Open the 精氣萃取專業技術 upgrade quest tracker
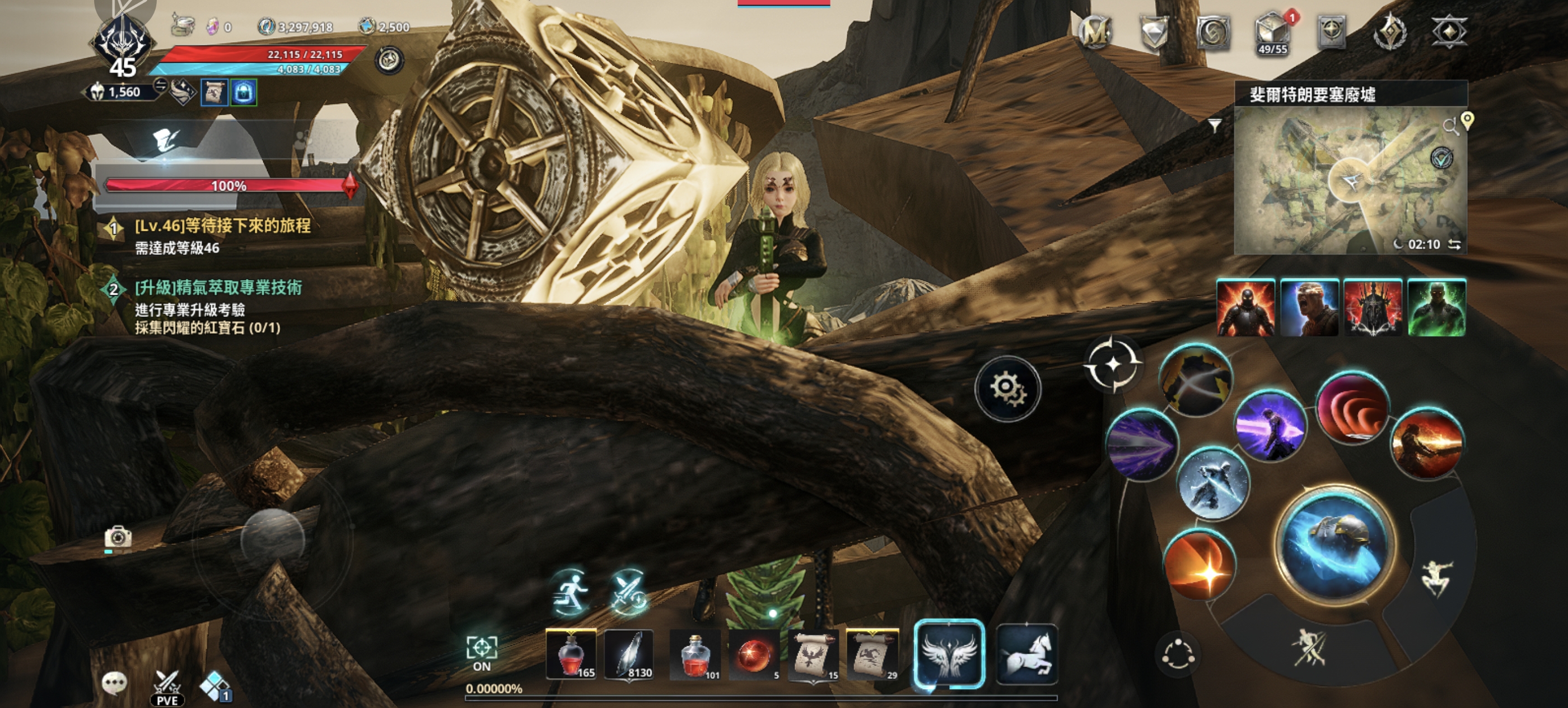Image resolution: width=1568 pixels, height=708 pixels. click(x=218, y=288)
